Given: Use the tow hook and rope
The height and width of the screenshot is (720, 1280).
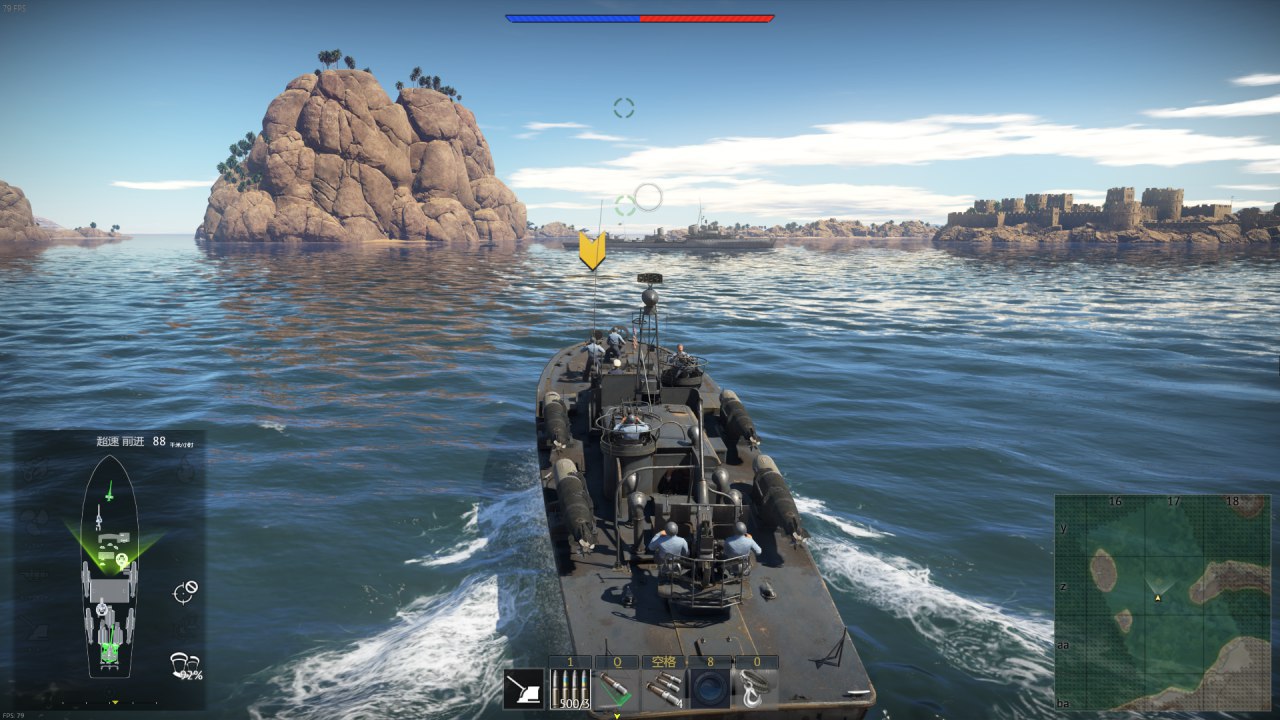Looking at the screenshot, I should [756, 689].
